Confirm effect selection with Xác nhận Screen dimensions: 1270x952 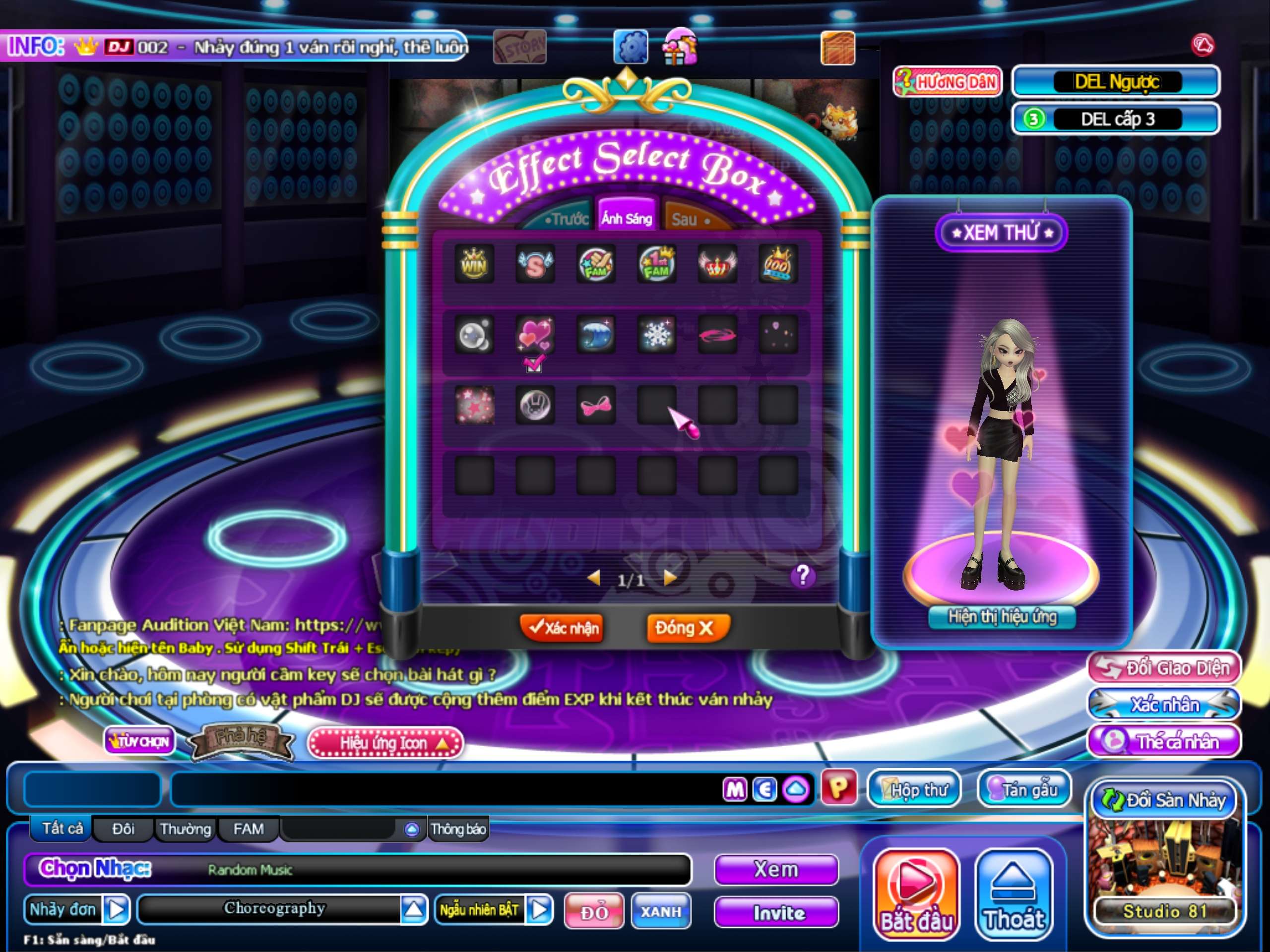coord(563,628)
